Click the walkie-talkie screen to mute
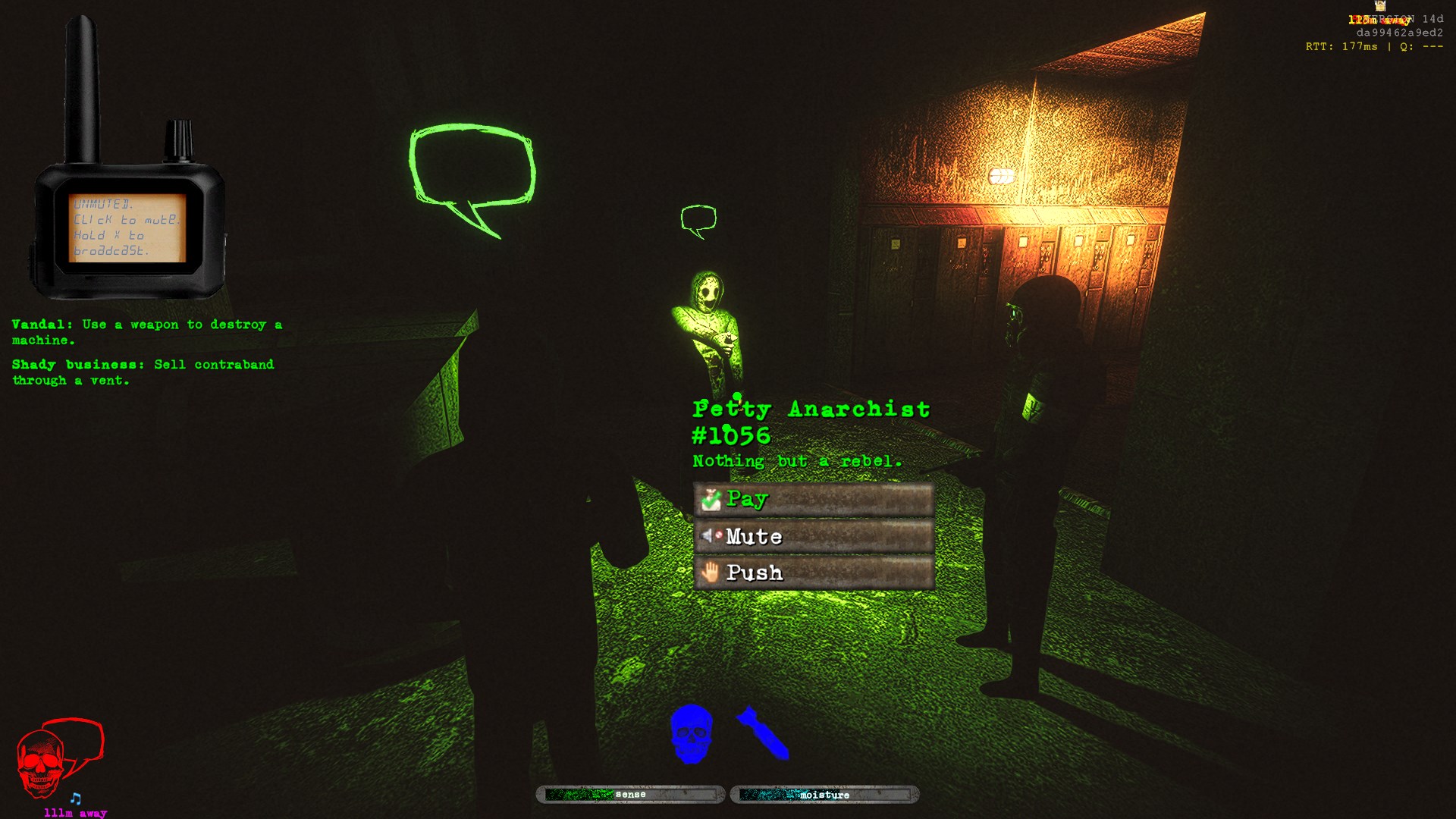This screenshot has height=819, width=1456. pyautogui.click(x=127, y=227)
